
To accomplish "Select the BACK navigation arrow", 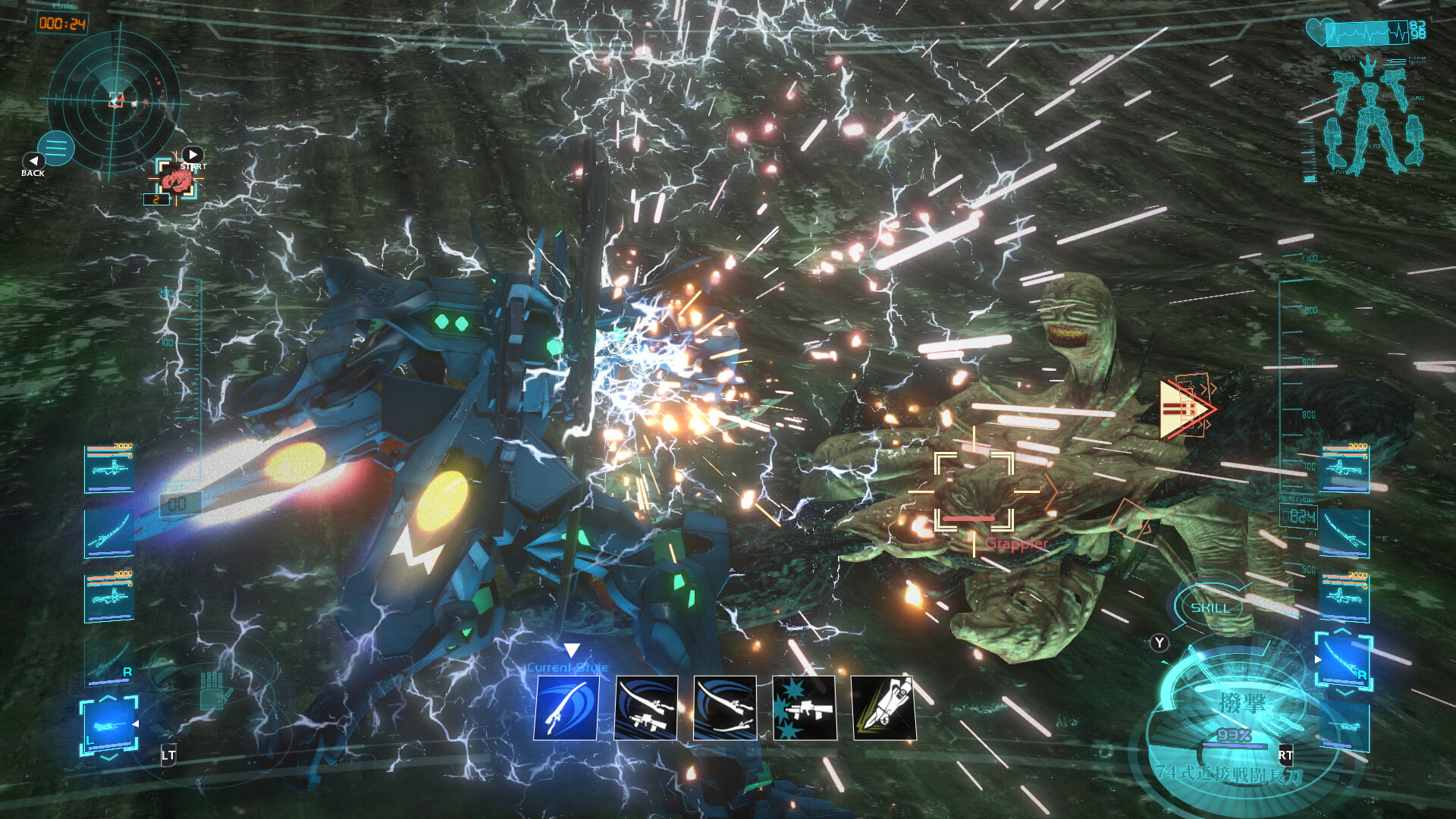I will [x=32, y=162].
